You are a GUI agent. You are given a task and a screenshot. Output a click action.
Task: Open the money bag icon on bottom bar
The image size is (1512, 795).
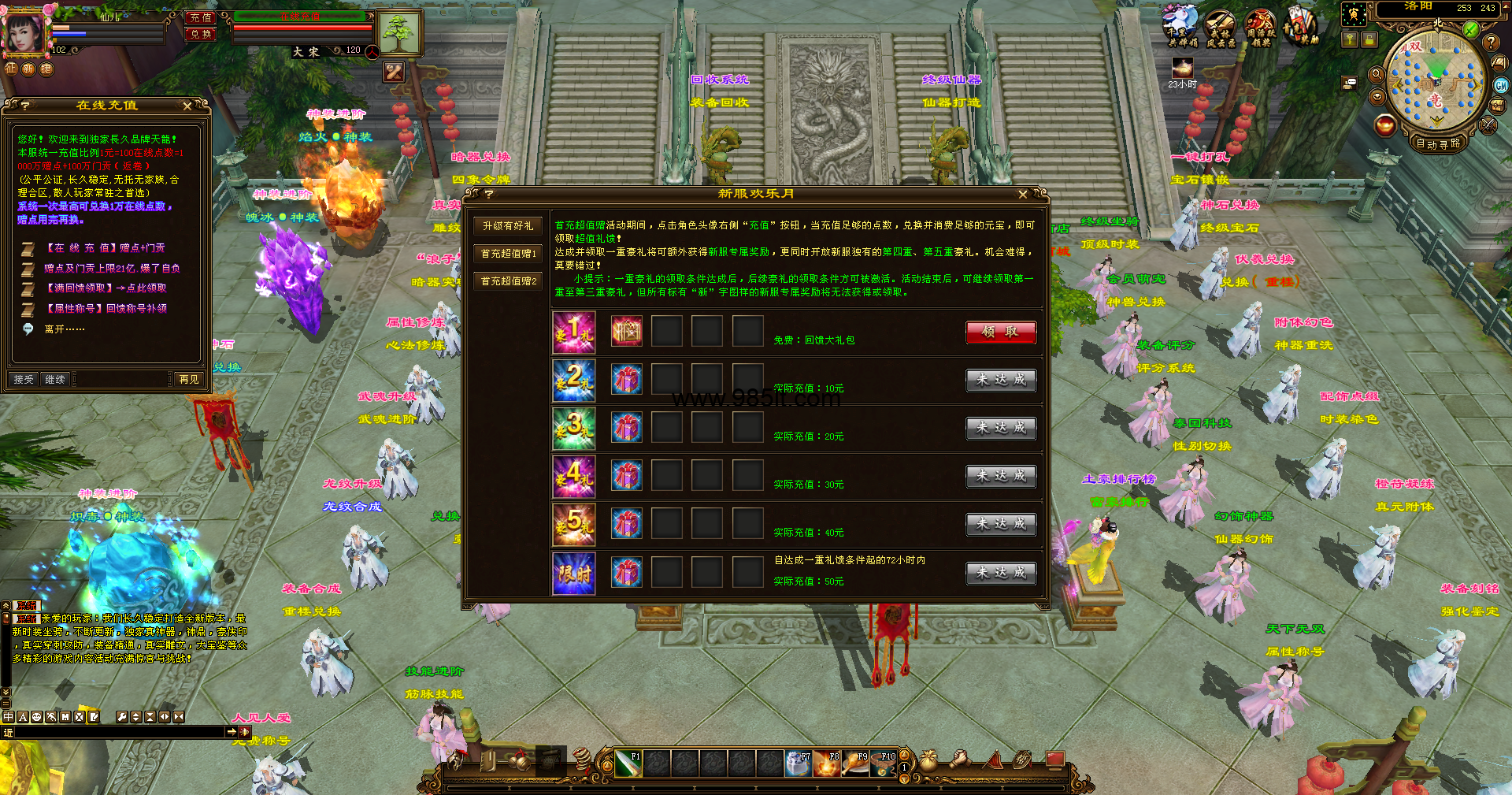928,760
